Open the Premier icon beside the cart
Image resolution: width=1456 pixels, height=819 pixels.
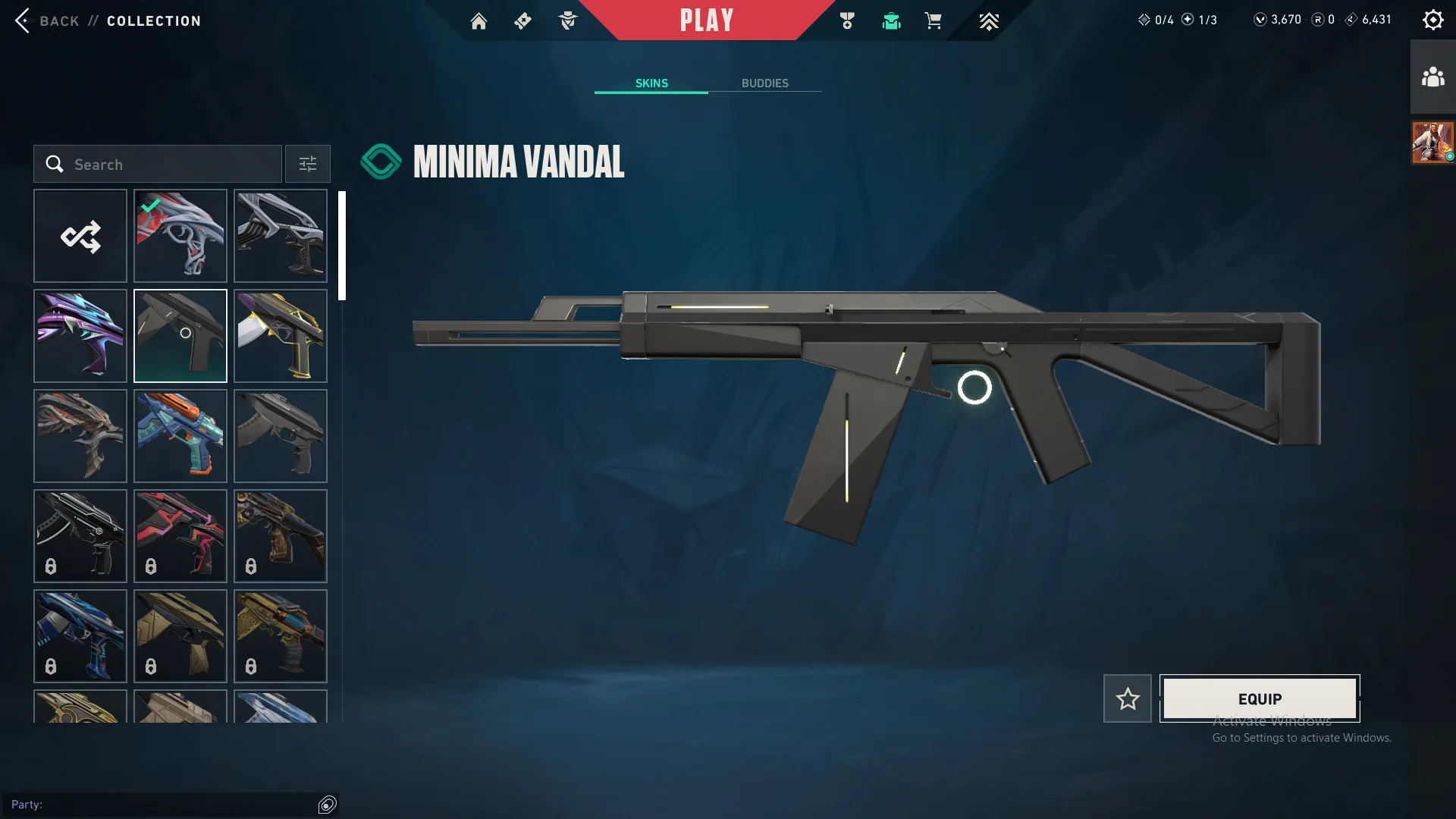(x=988, y=20)
